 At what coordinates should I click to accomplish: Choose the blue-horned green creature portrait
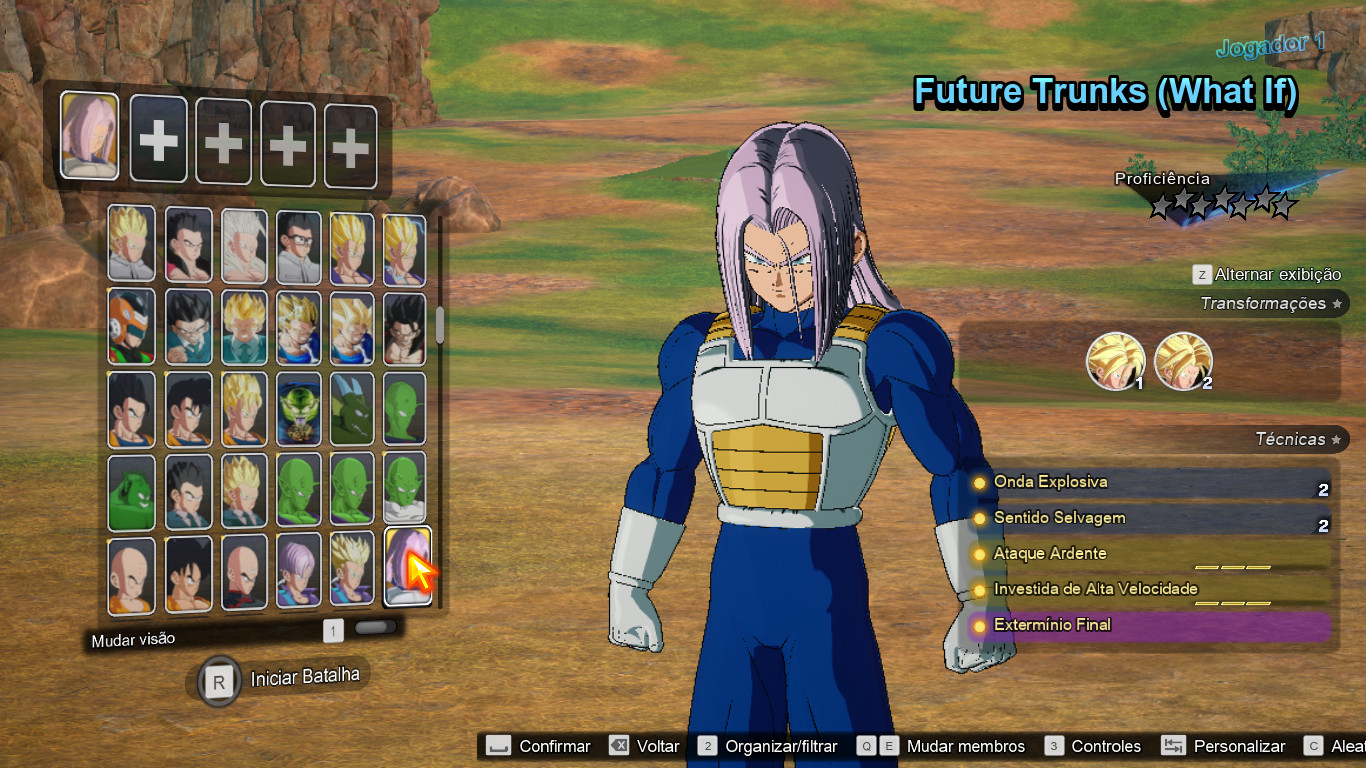pos(351,408)
